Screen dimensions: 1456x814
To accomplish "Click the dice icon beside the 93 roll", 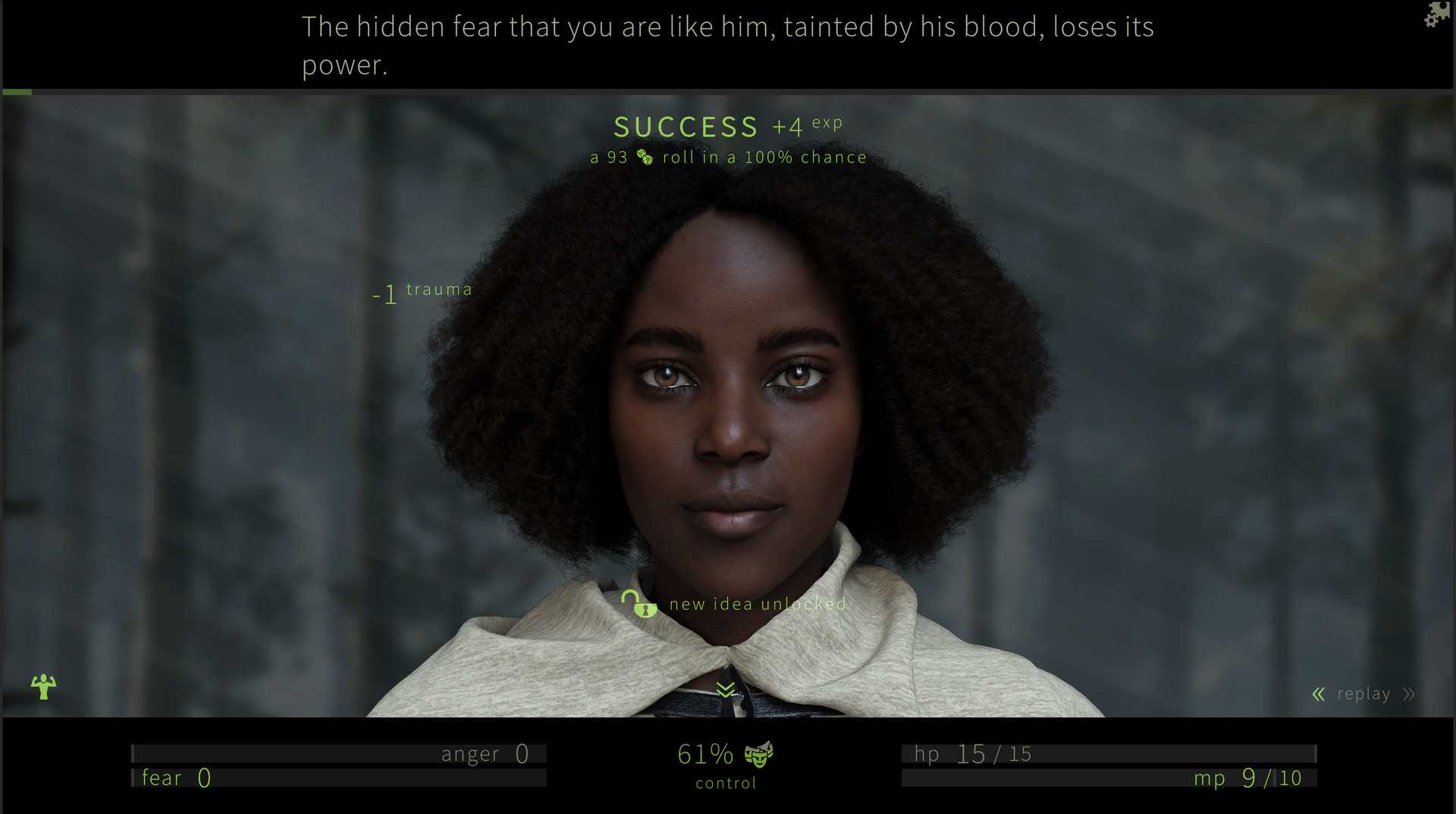I will coord(644,157).
